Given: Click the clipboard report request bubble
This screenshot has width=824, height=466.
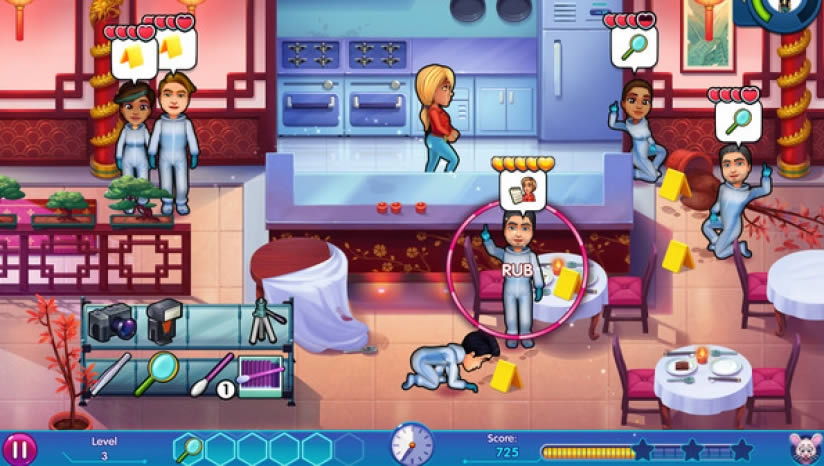Looking at the screenshot, I should tap(523, 189).
